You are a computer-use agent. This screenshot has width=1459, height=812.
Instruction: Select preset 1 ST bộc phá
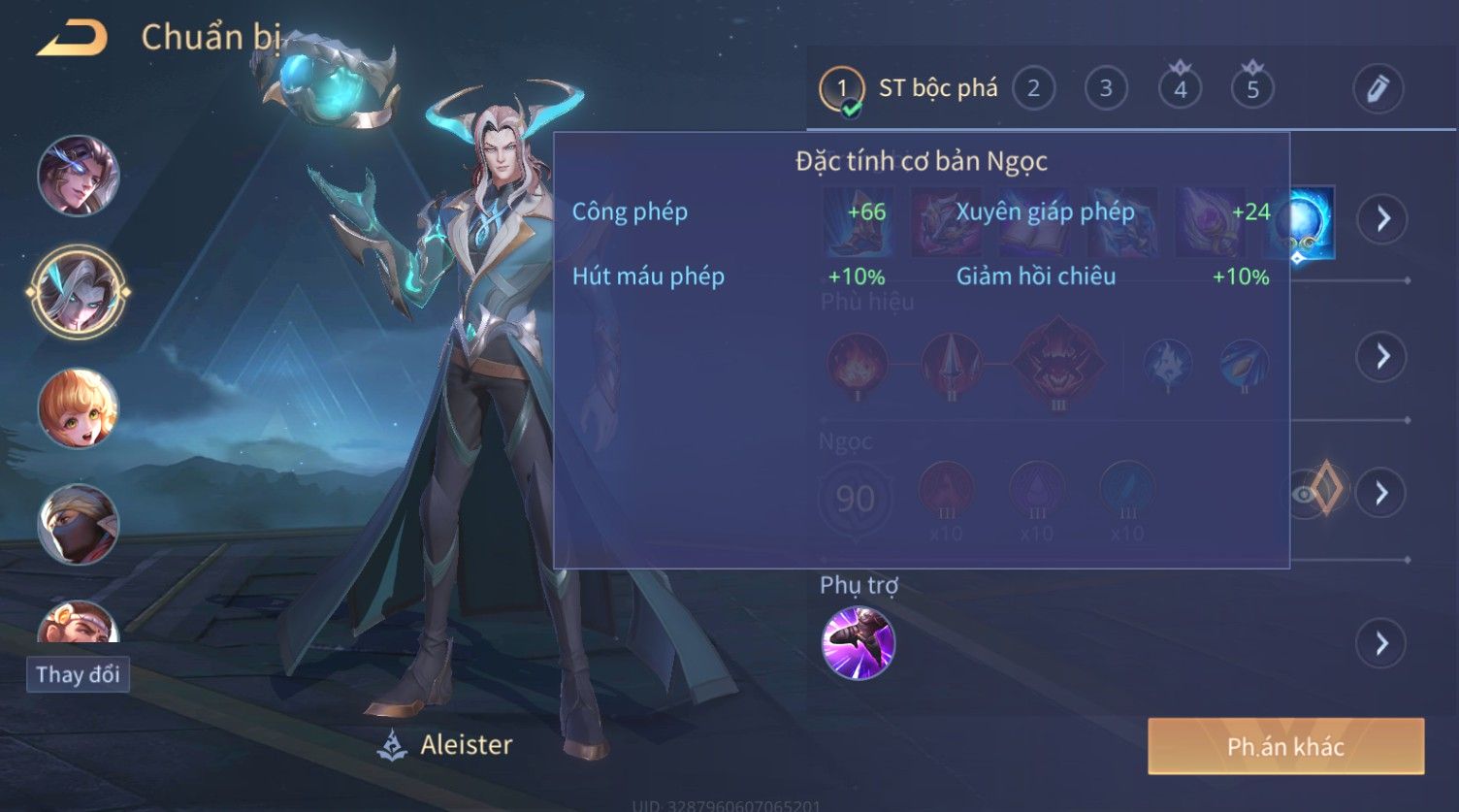[841, 89]
